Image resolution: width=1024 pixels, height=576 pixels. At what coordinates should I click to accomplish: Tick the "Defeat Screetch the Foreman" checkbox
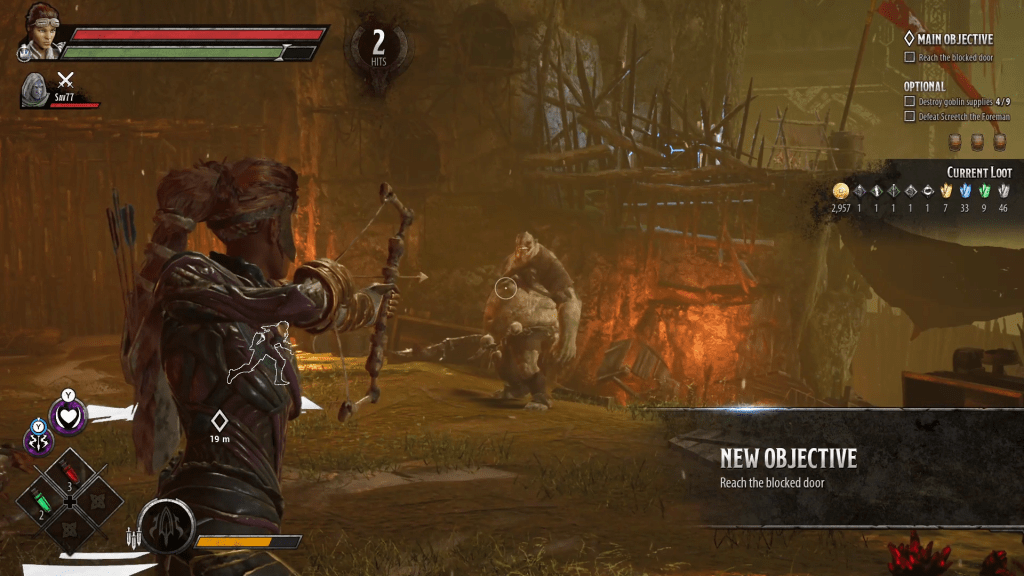tap(909, 117)
